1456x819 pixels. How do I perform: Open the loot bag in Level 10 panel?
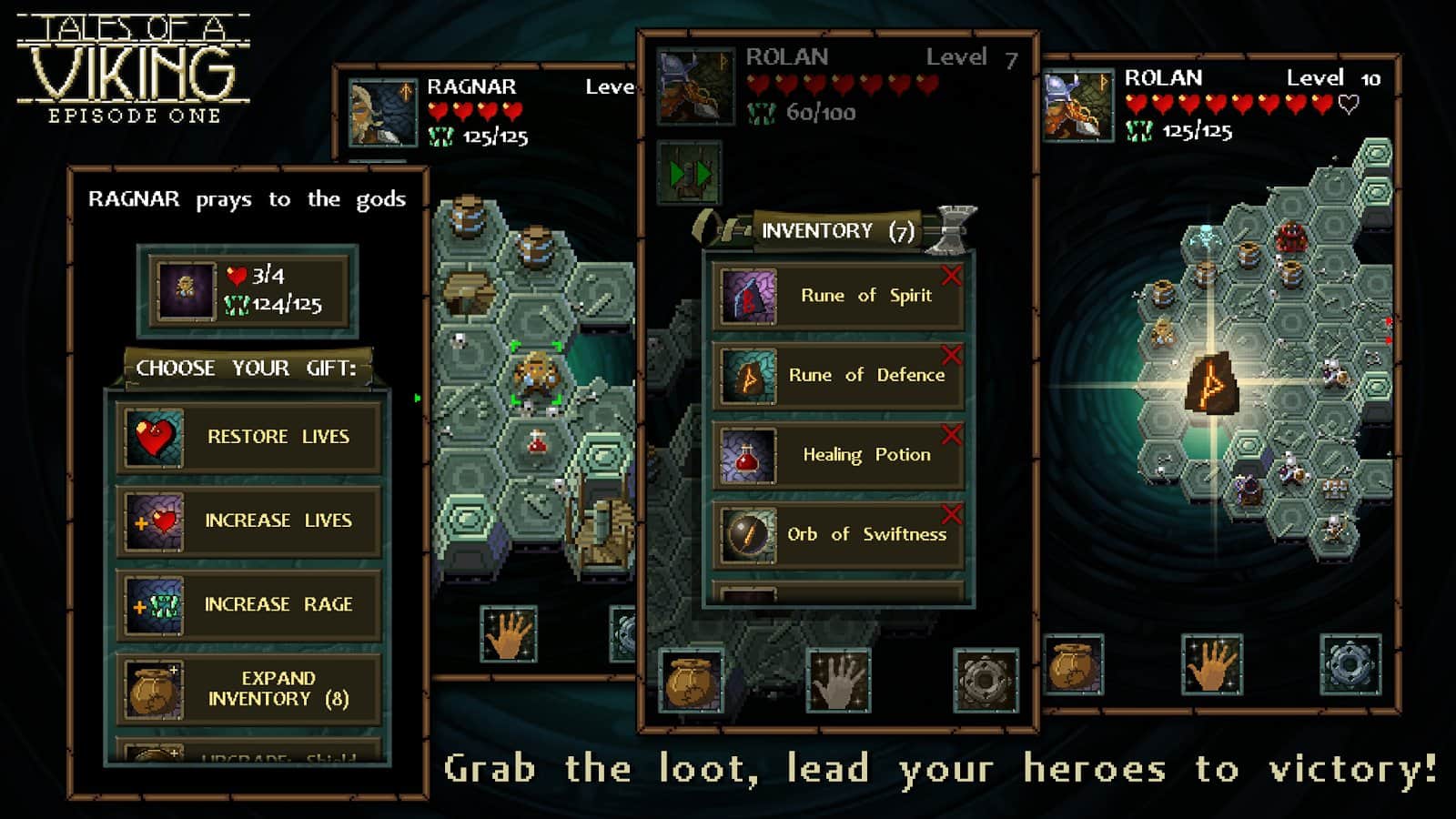click(x=1074, y=665)
